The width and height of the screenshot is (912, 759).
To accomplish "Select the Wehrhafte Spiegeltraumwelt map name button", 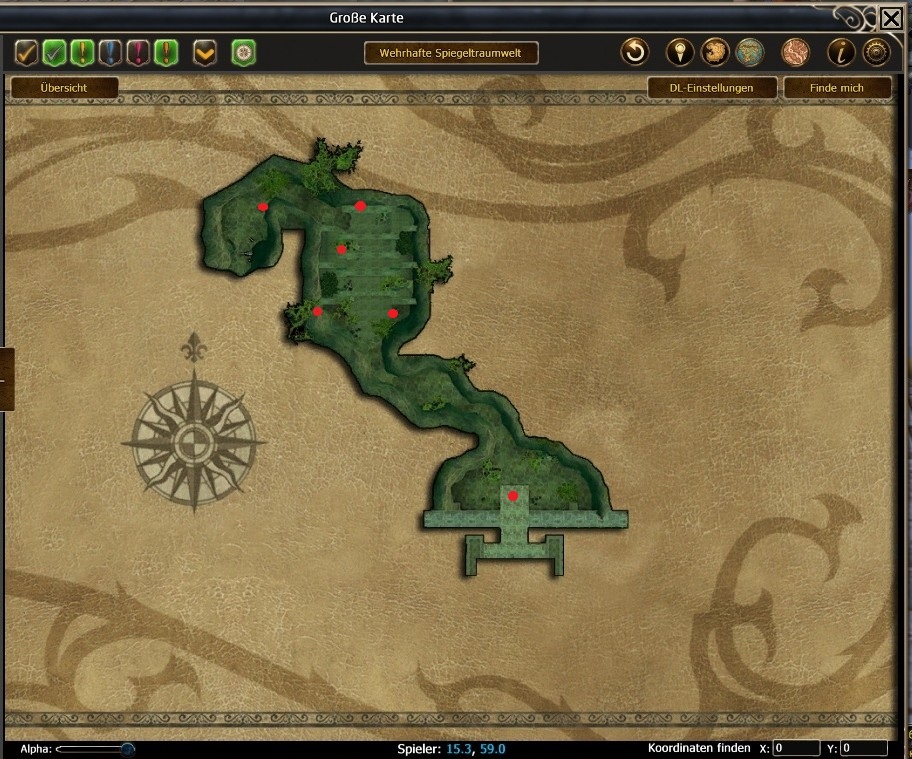I will [451, 52].
